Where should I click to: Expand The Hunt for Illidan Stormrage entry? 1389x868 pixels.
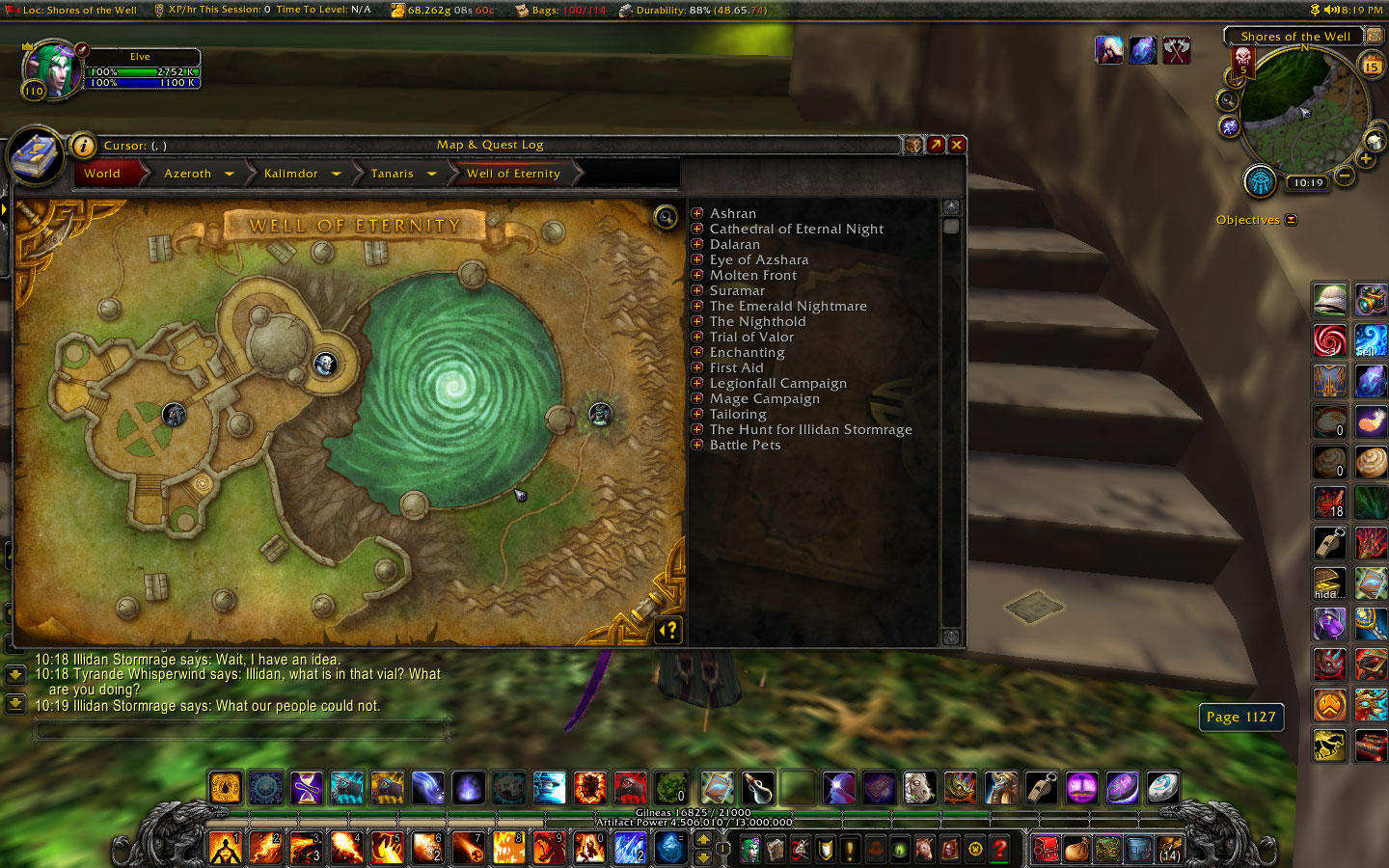[697, 429]
